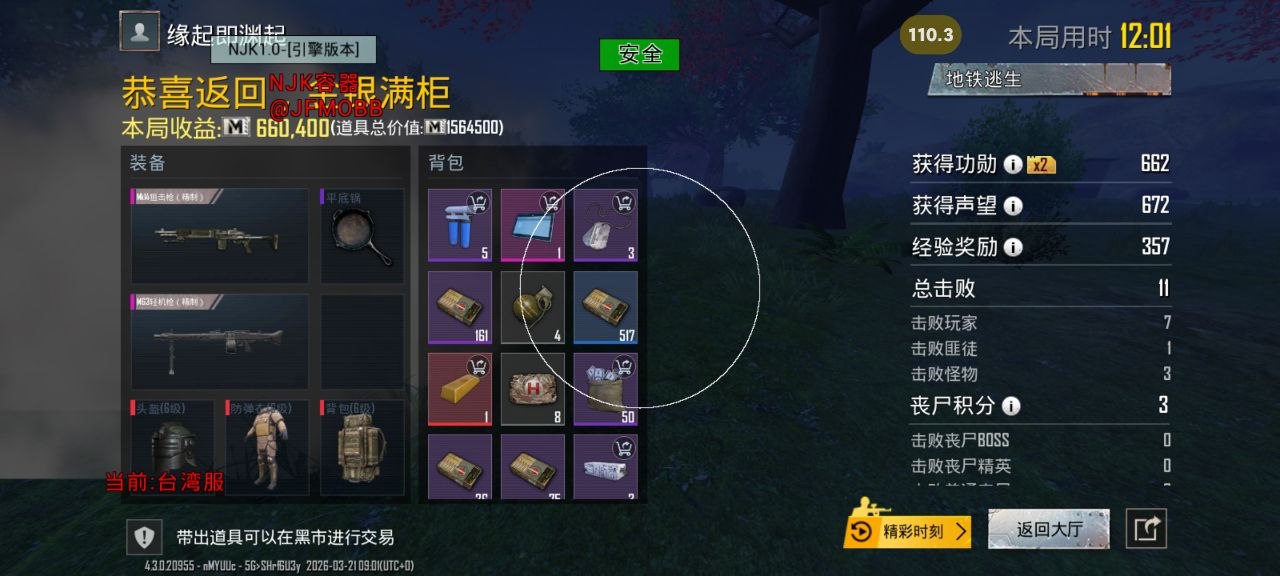Pick the grenade slot with 4 count
This screenshot has width=1280, height=576.
(533, 308)
